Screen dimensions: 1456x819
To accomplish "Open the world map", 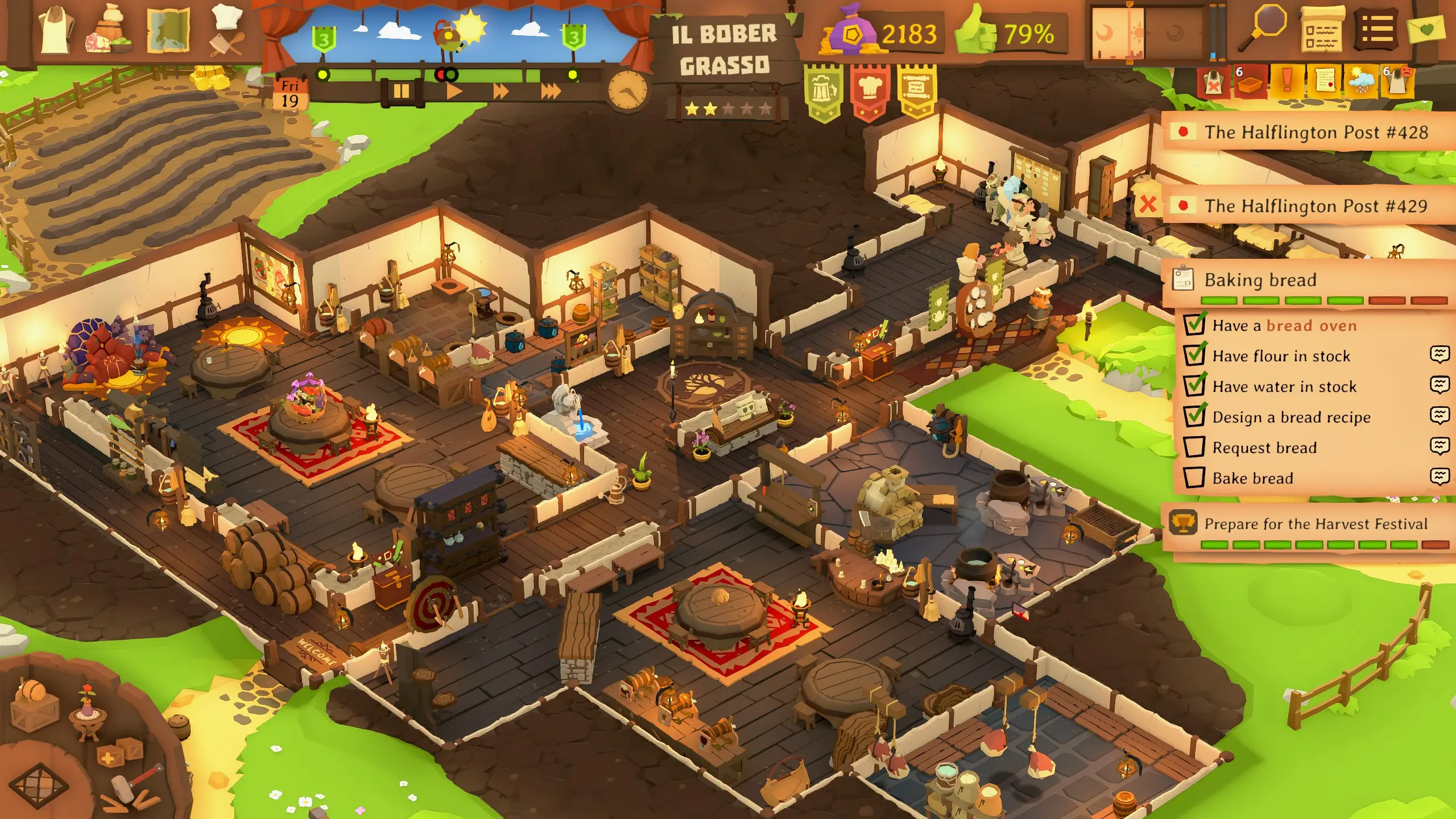I will click(168, 32).
